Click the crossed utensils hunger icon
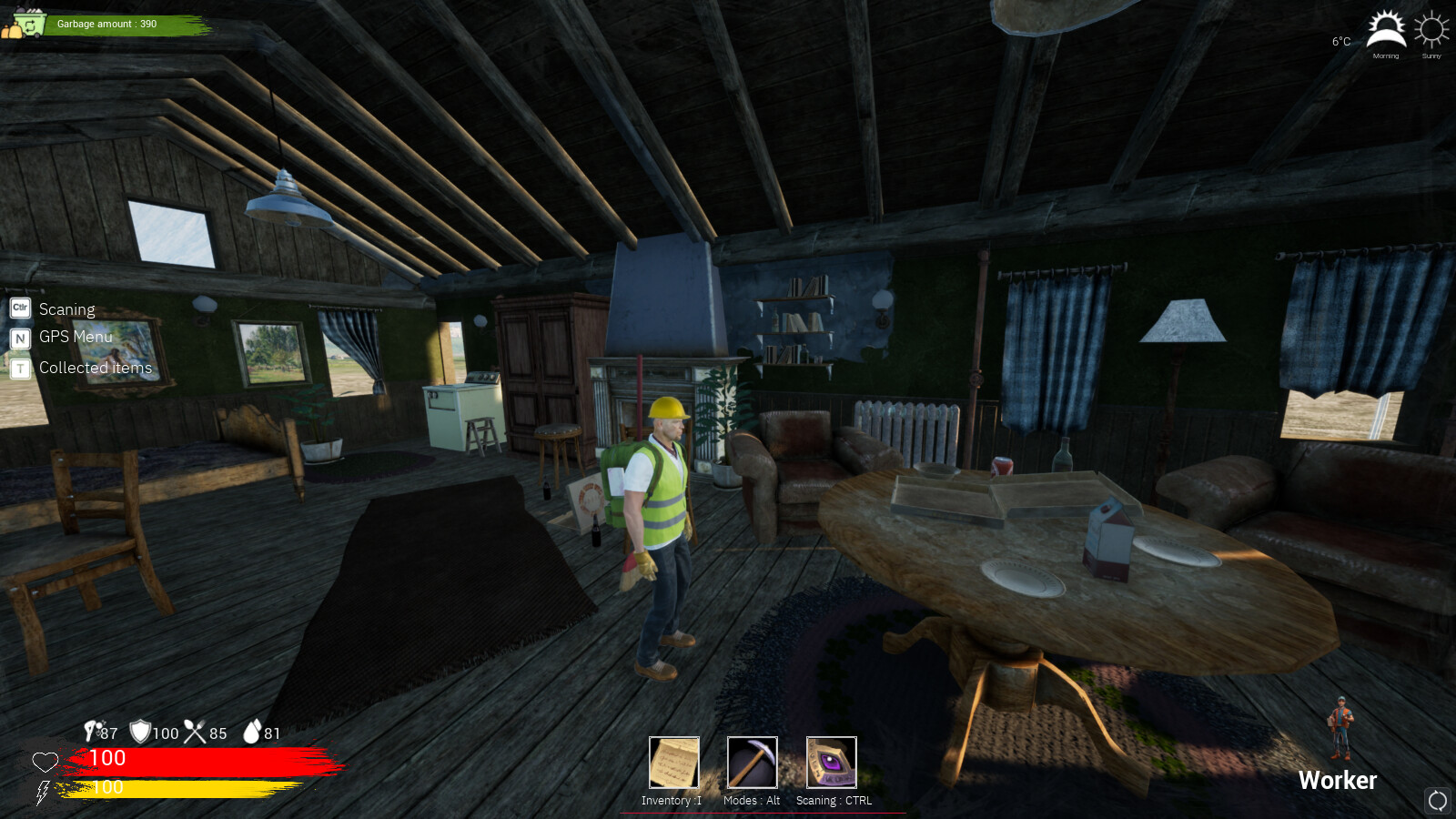Screen dimensions: 1456x819 (194, 733)
